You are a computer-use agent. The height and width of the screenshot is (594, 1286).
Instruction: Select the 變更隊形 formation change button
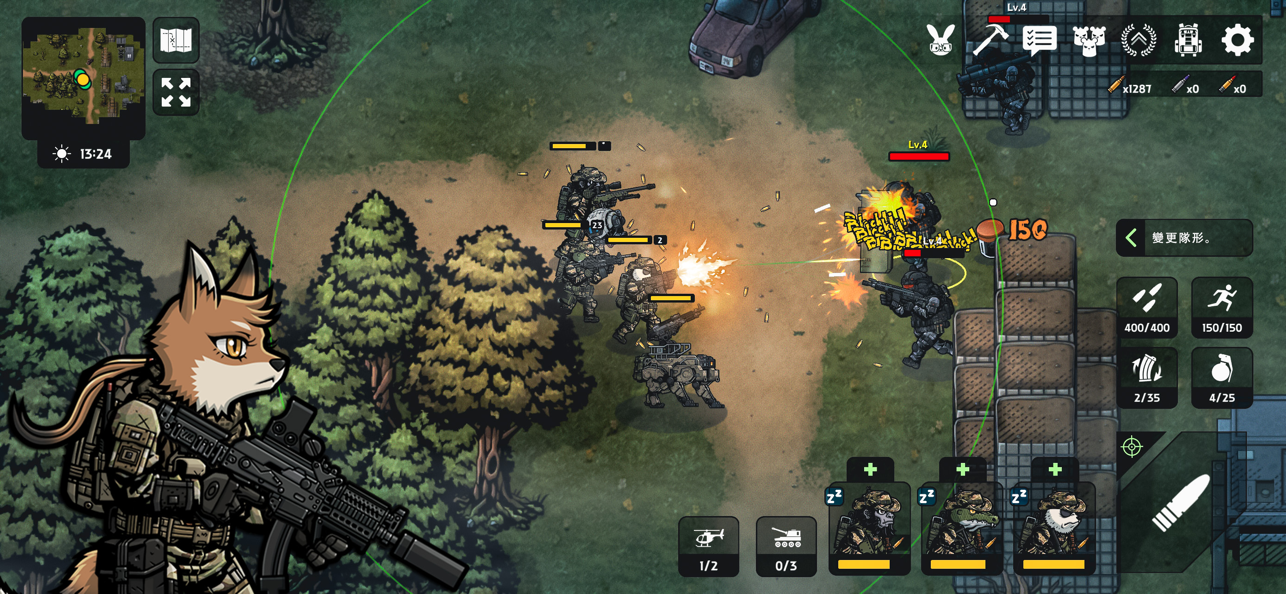1184,238
